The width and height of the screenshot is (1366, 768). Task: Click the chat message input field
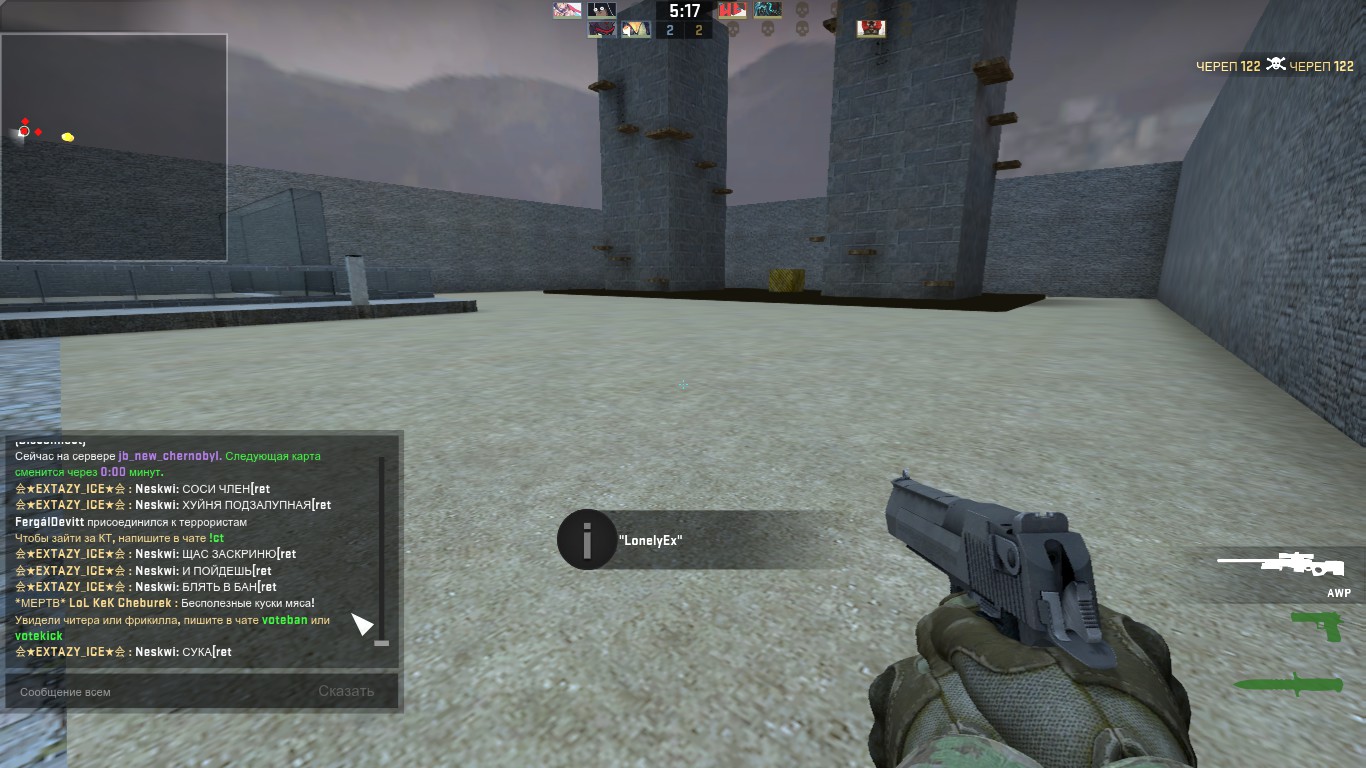coord(160,691)
